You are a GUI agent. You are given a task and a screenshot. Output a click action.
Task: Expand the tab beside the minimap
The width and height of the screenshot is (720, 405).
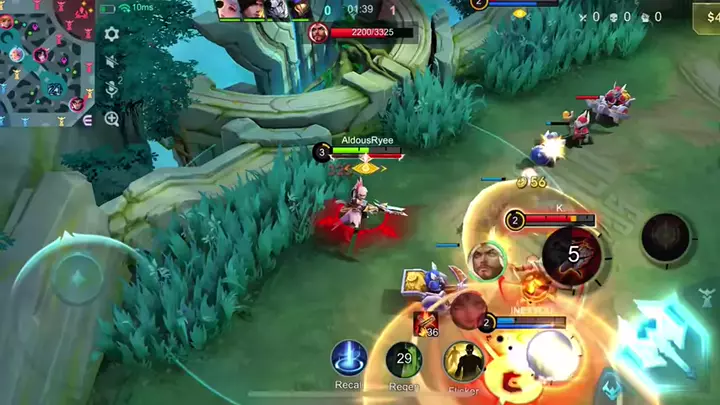[87, 118]
